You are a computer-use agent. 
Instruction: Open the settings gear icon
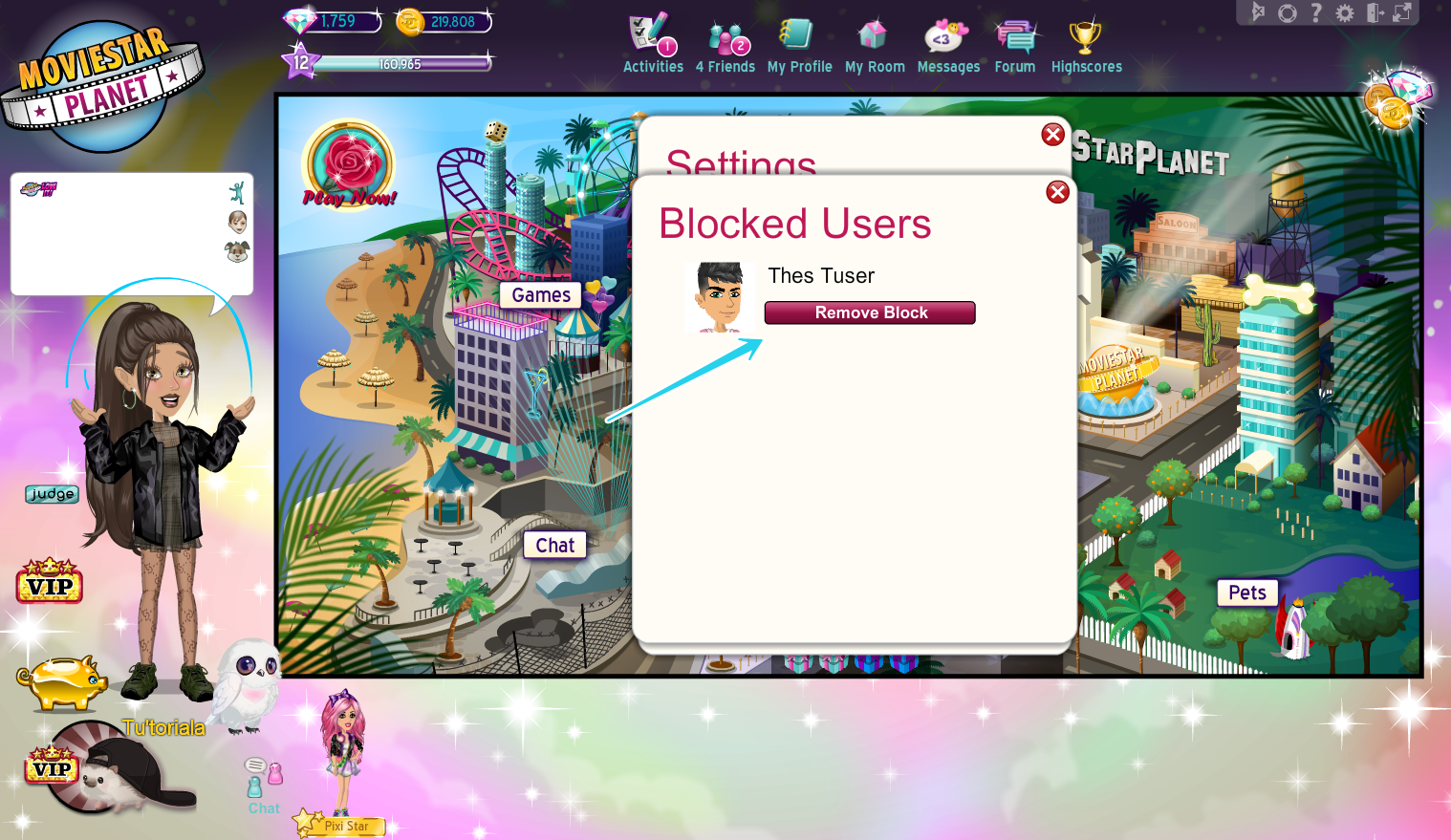1346,12
